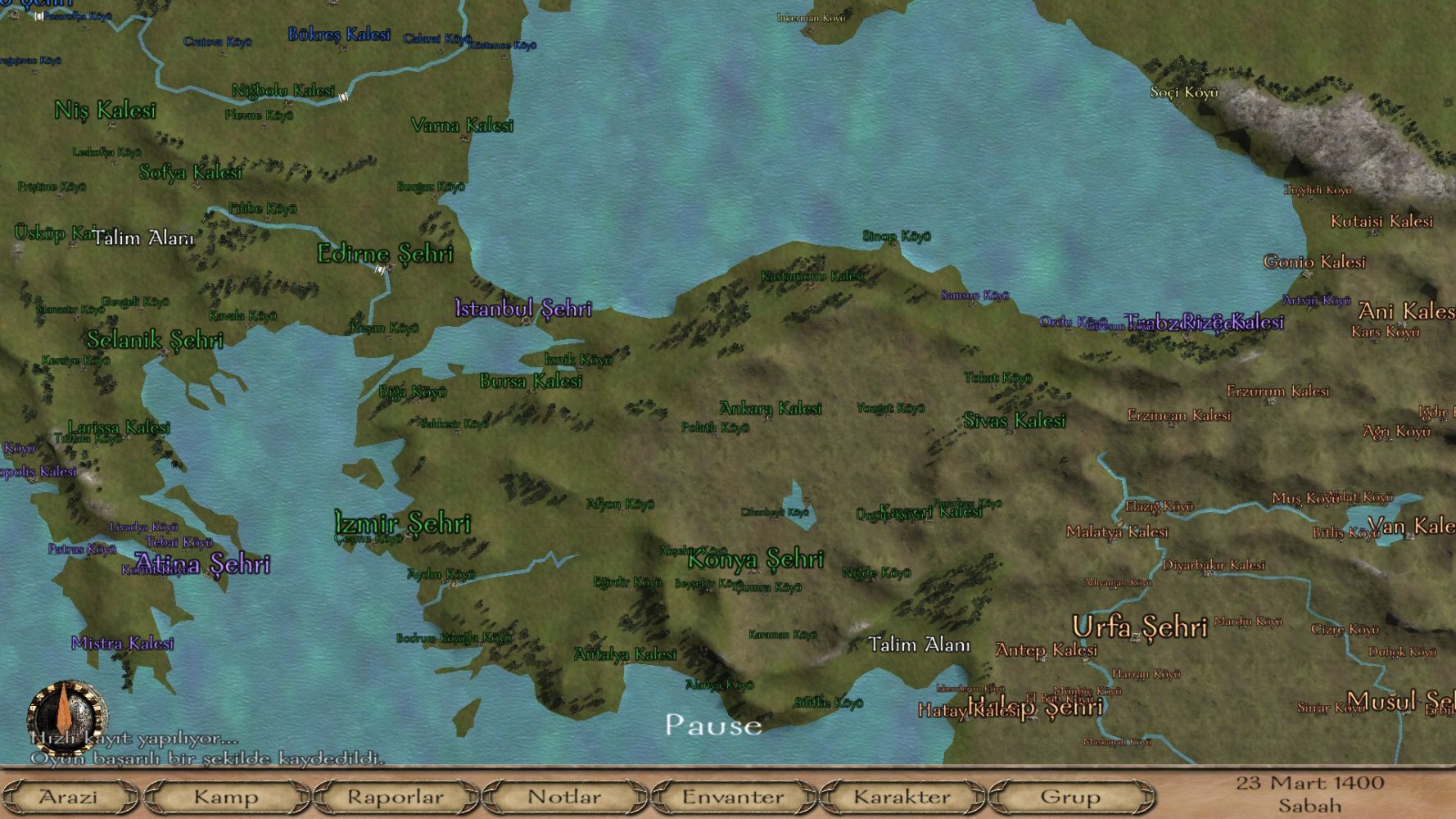Choose Edirne Şehri map marker
This screenshot has width=1456, height=819.
[x=385, y=254]
